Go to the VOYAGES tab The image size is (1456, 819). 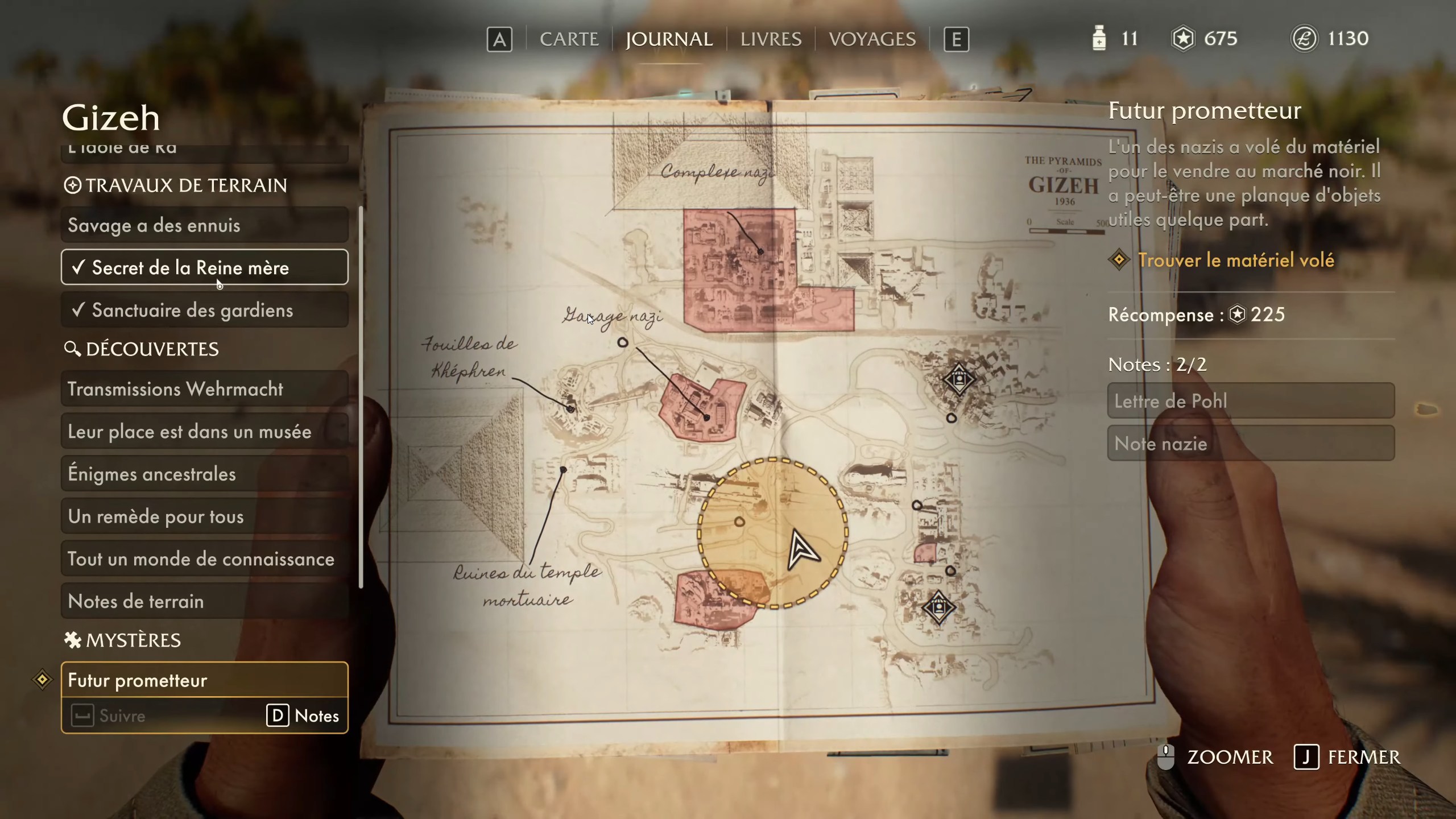[x=872, y=39]
